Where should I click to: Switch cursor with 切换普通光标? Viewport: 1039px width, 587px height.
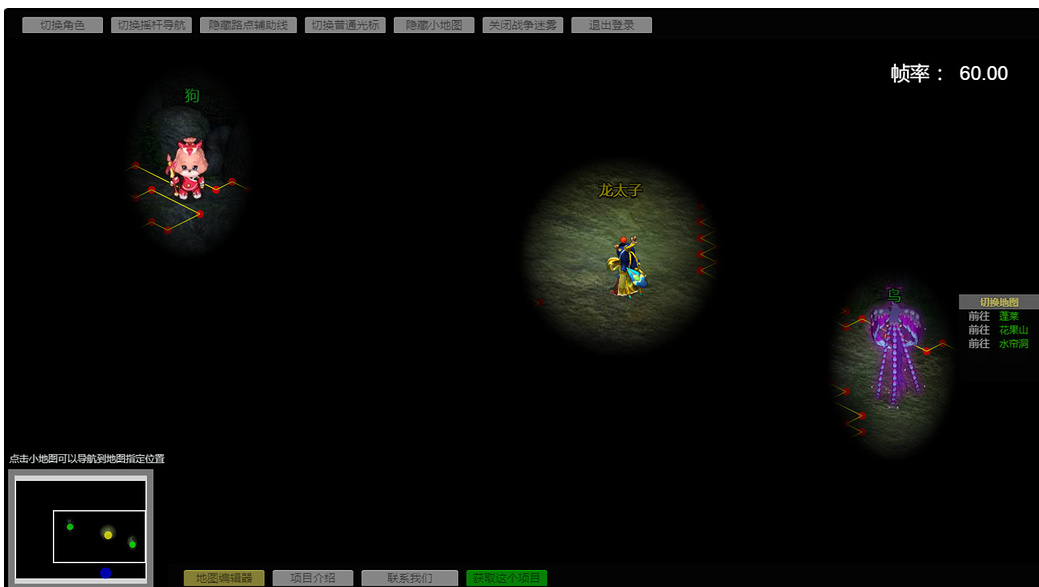pyautogui.click(x=345, y=25)
